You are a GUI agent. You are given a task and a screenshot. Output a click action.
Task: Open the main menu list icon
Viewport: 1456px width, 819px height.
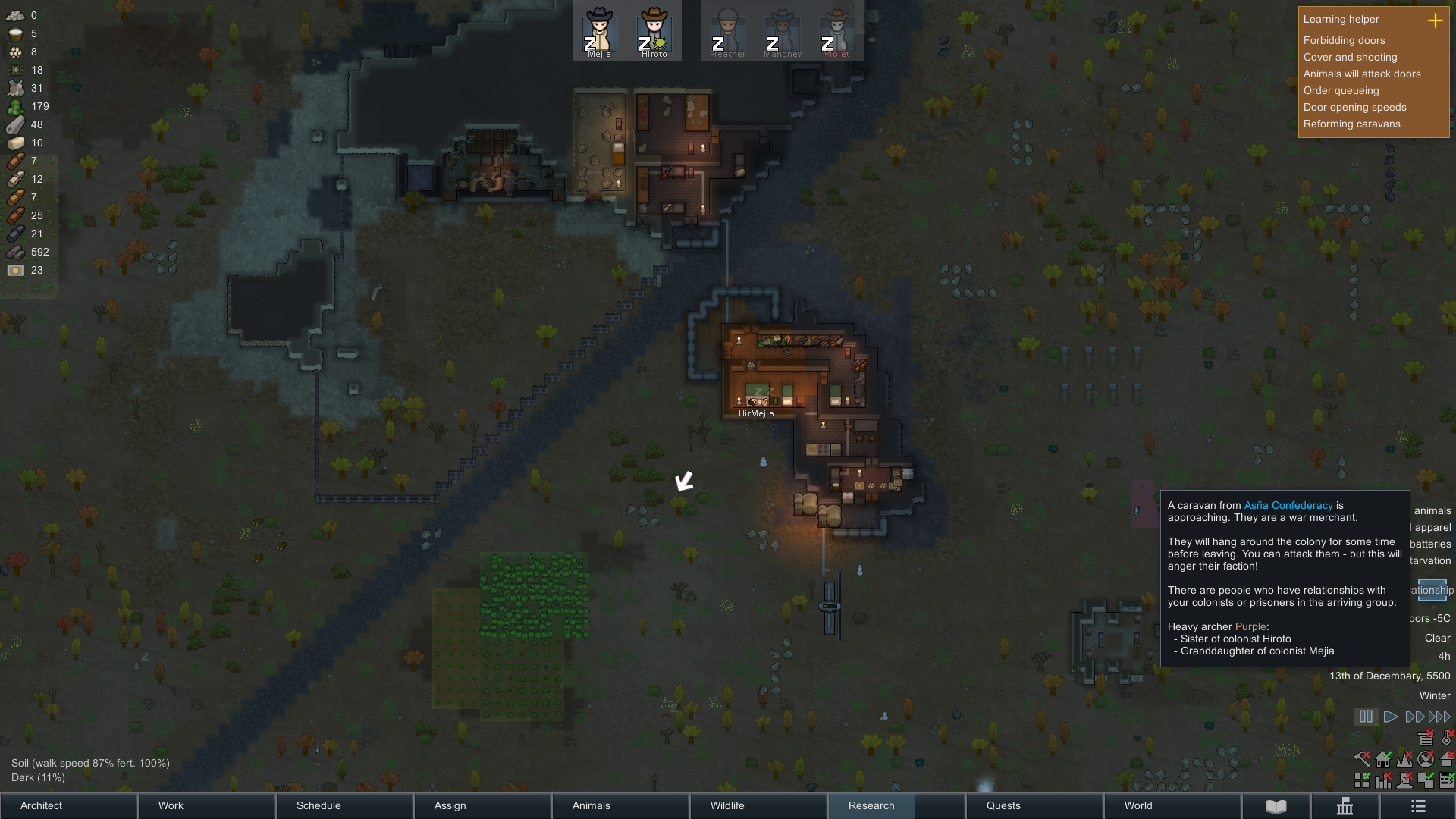(1418, 806)
